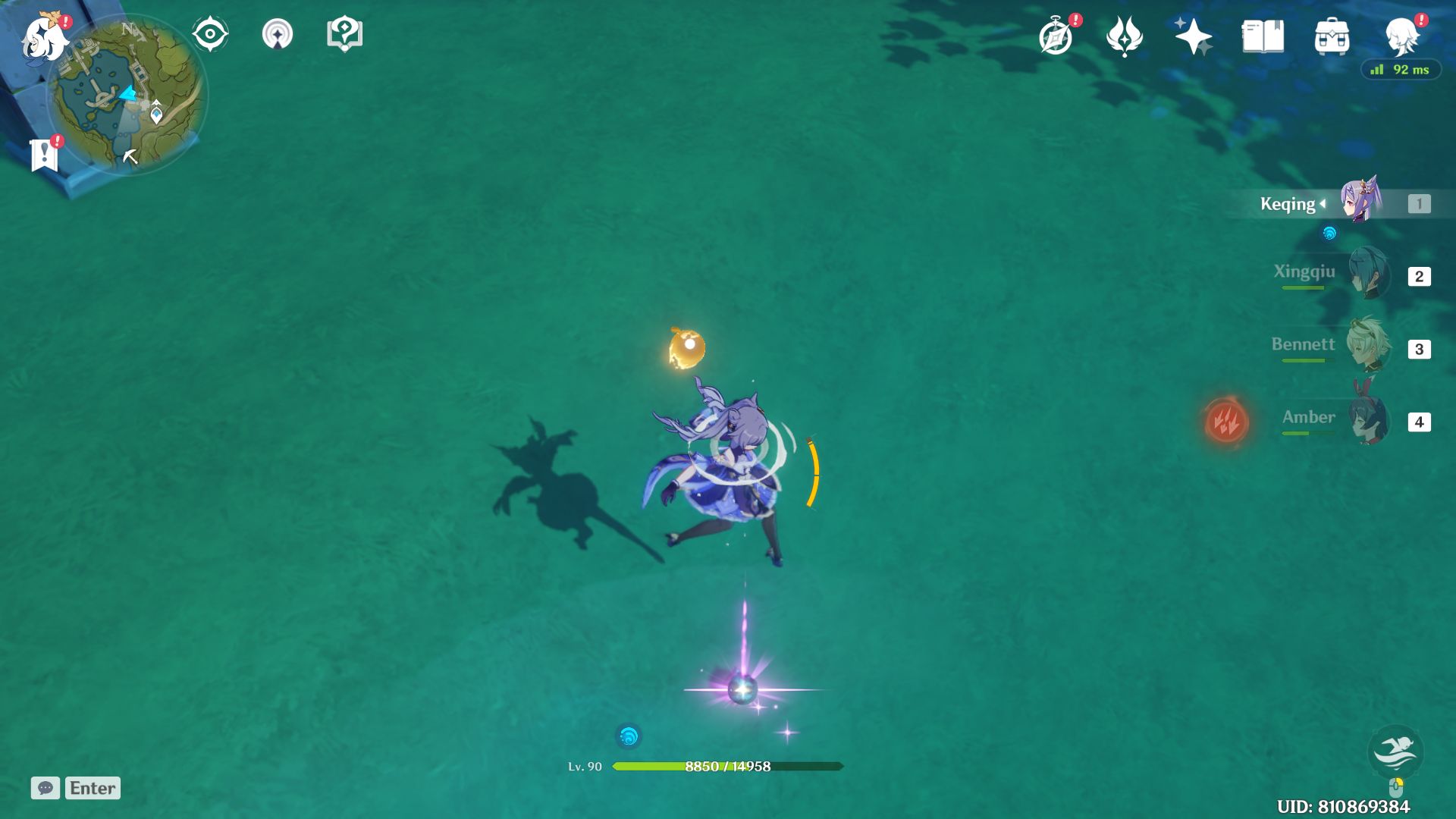
Task: Open the chat speech bubble
Action: [45, 788]
